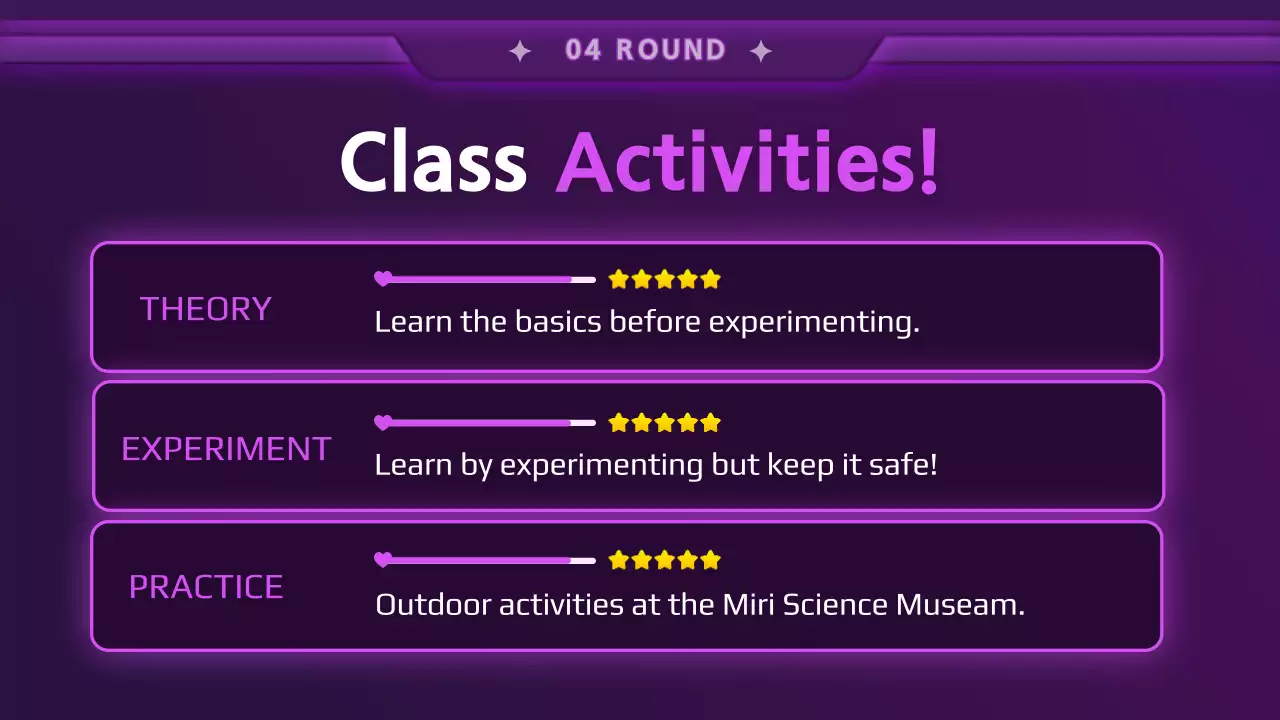This screenshot has width=1280, height=720.
Task: Choose the EXPERIMENT activity row
Action: pos(627,446)
